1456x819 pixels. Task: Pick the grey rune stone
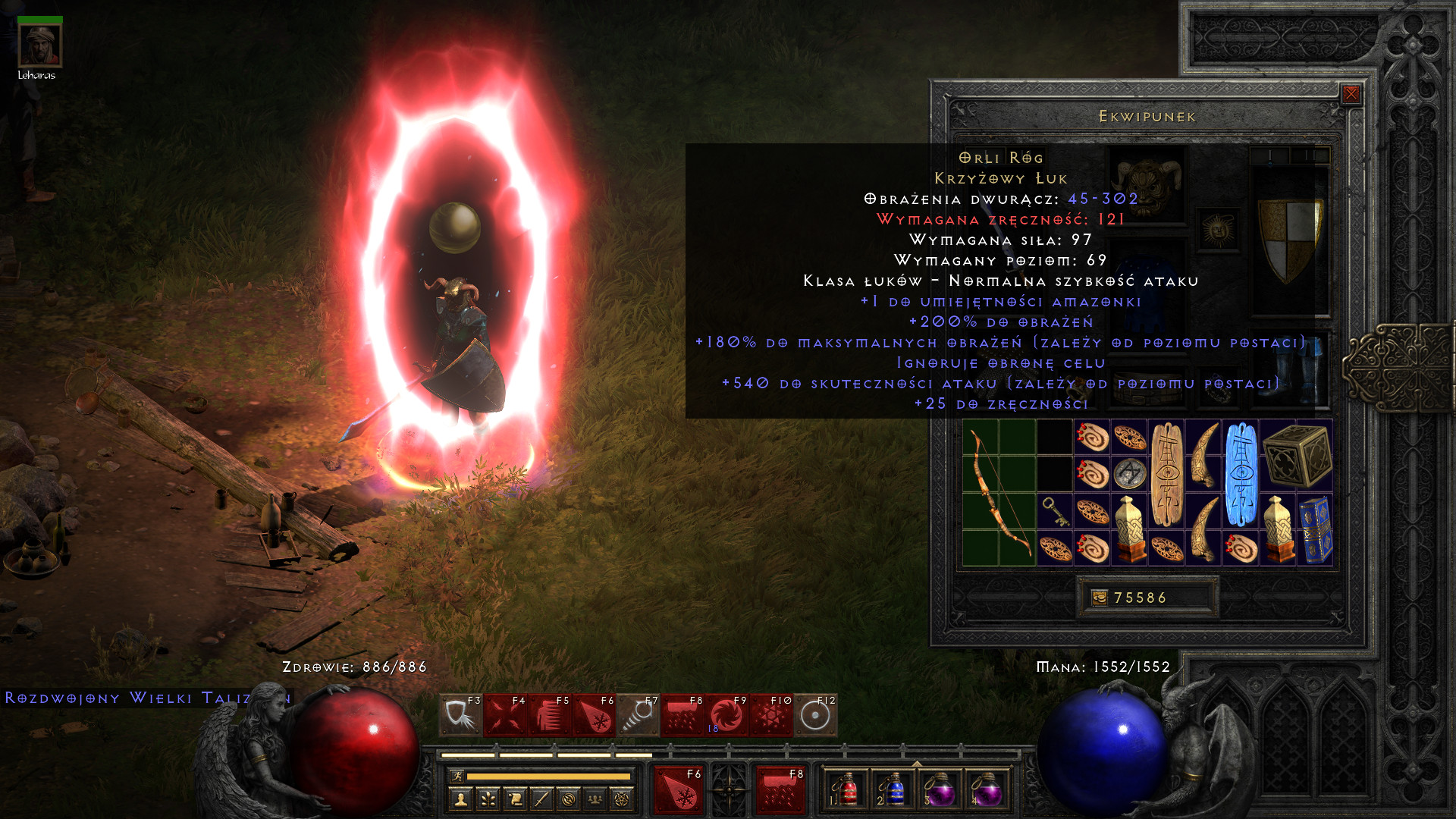[x=1130, y=474]
